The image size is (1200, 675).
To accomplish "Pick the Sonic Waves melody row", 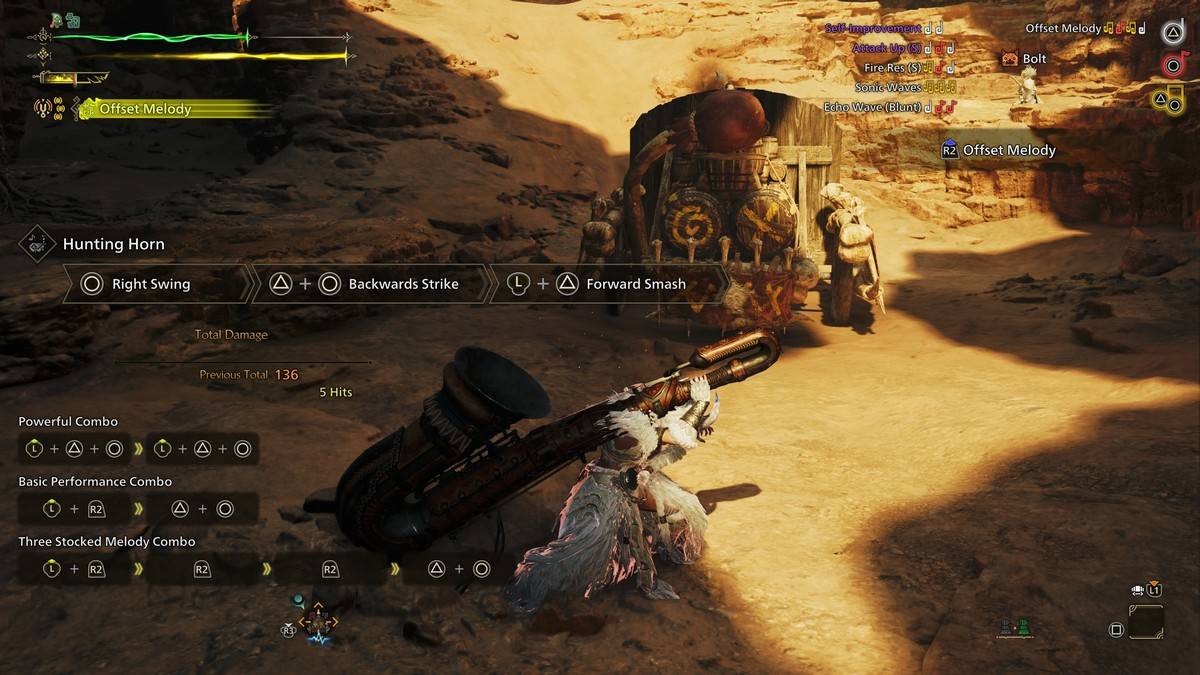I will coord(889,87).
